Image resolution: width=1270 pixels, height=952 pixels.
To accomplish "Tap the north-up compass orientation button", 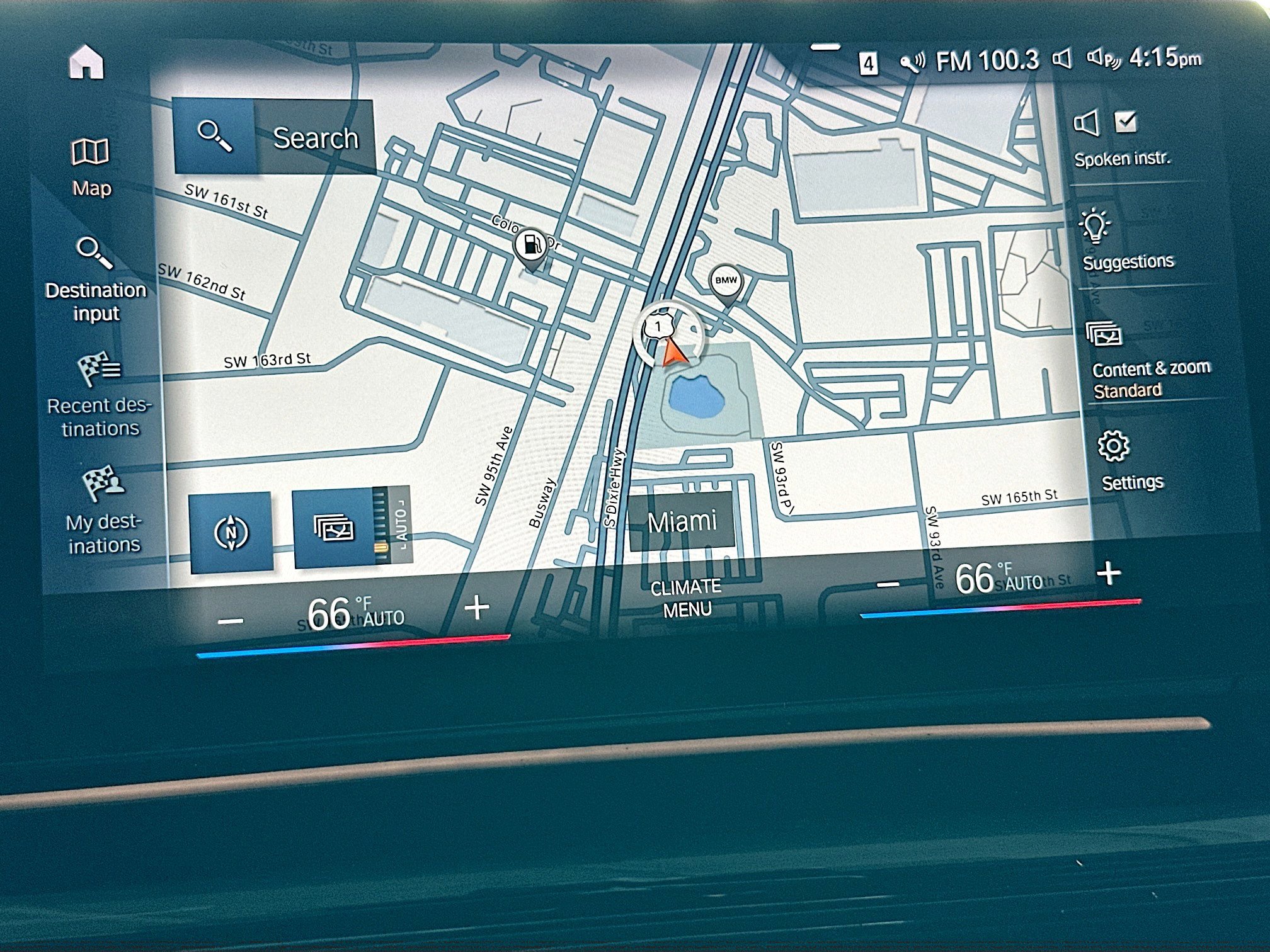I will tap(231, 533).
